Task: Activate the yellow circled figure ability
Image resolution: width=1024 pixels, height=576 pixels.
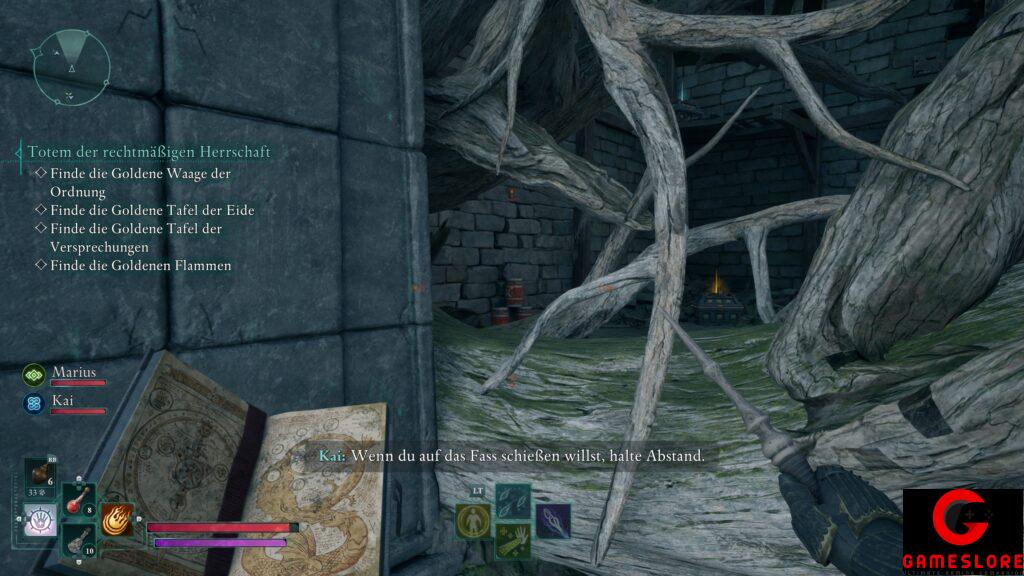Action: (472, 520)
